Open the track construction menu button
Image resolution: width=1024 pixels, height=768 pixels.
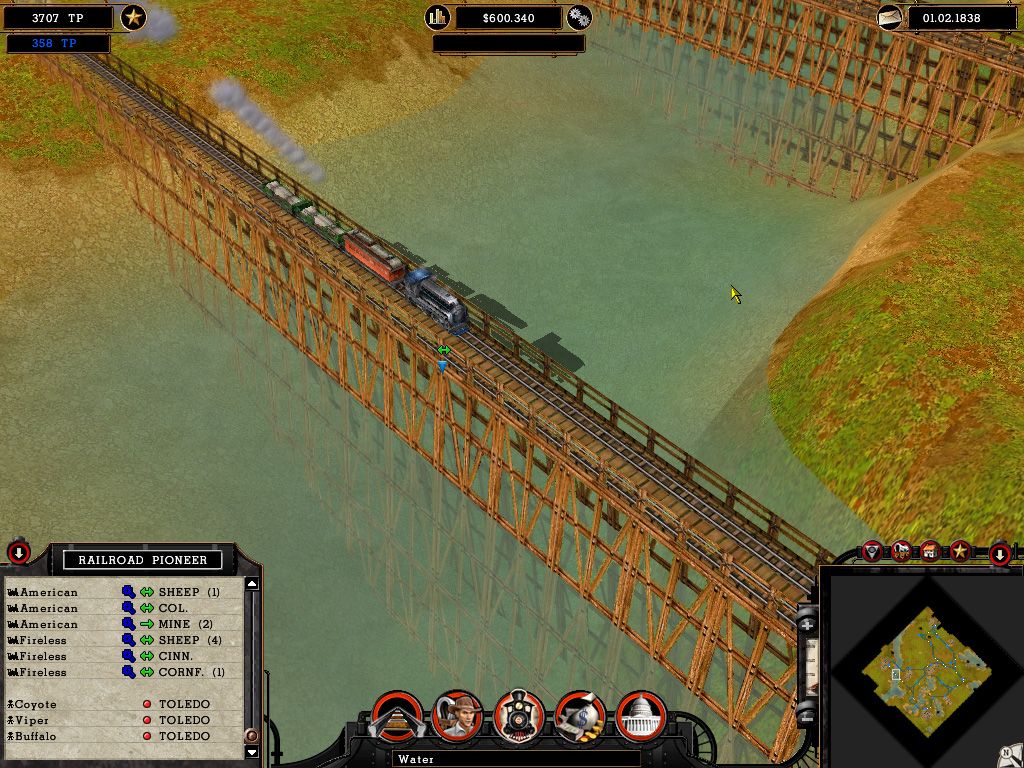(x=396, y=716)
